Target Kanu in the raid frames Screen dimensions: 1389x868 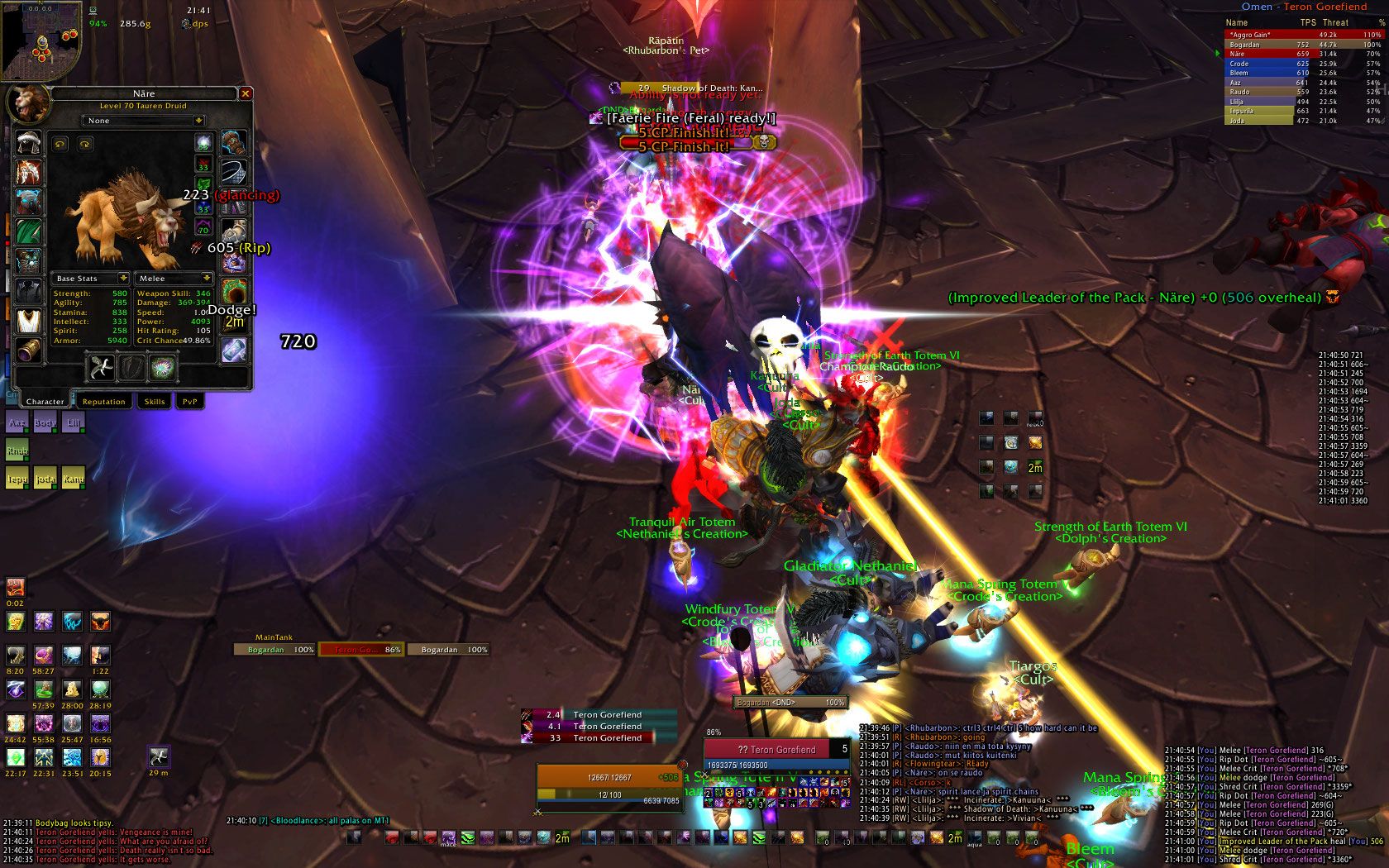coord(74,479)
